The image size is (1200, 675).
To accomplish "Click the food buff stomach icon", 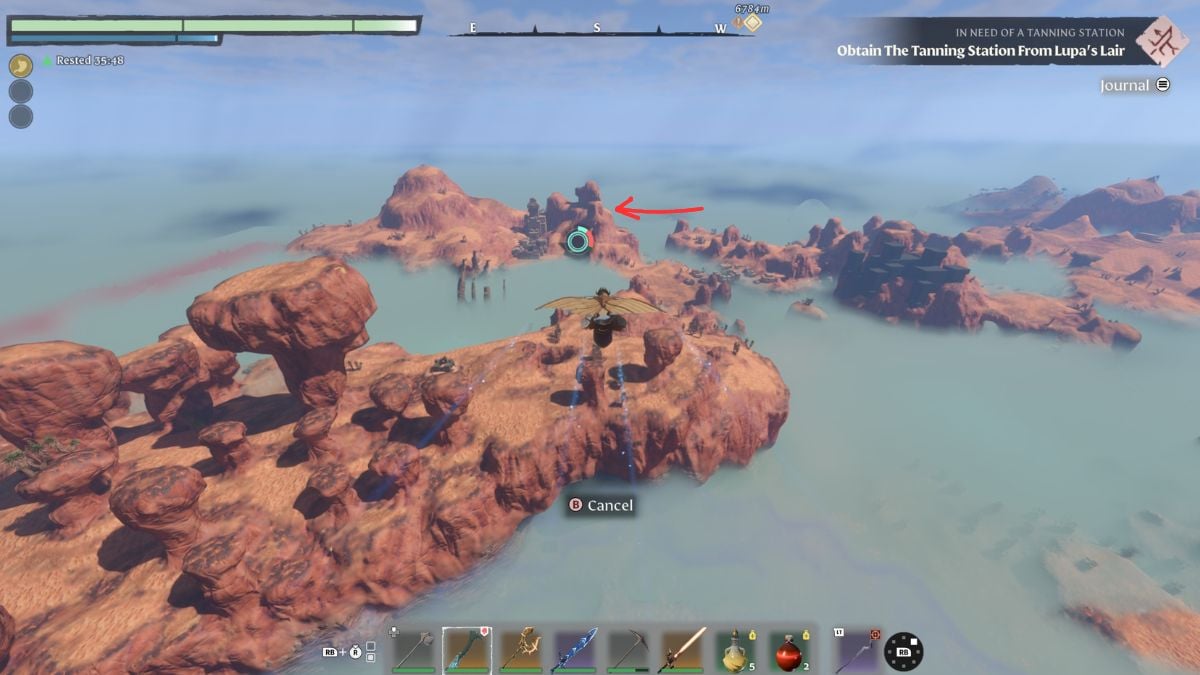I will click(20, 66).
